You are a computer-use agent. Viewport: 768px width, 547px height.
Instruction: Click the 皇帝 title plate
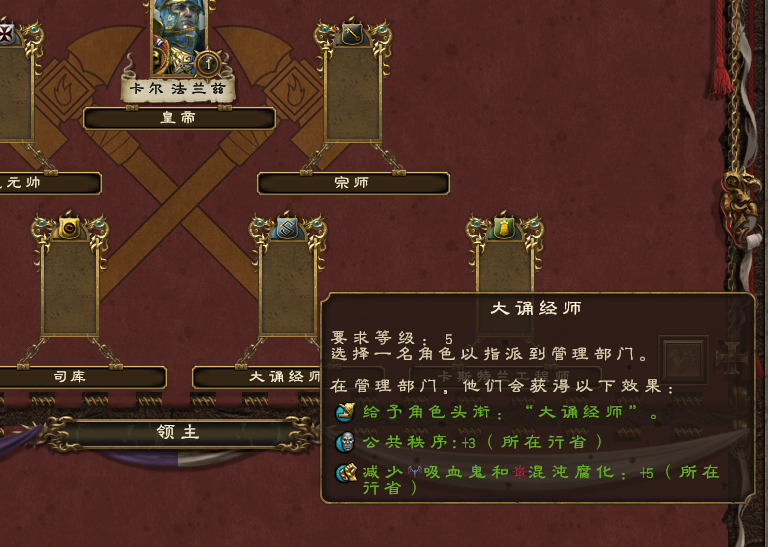[x=179, y=118]
